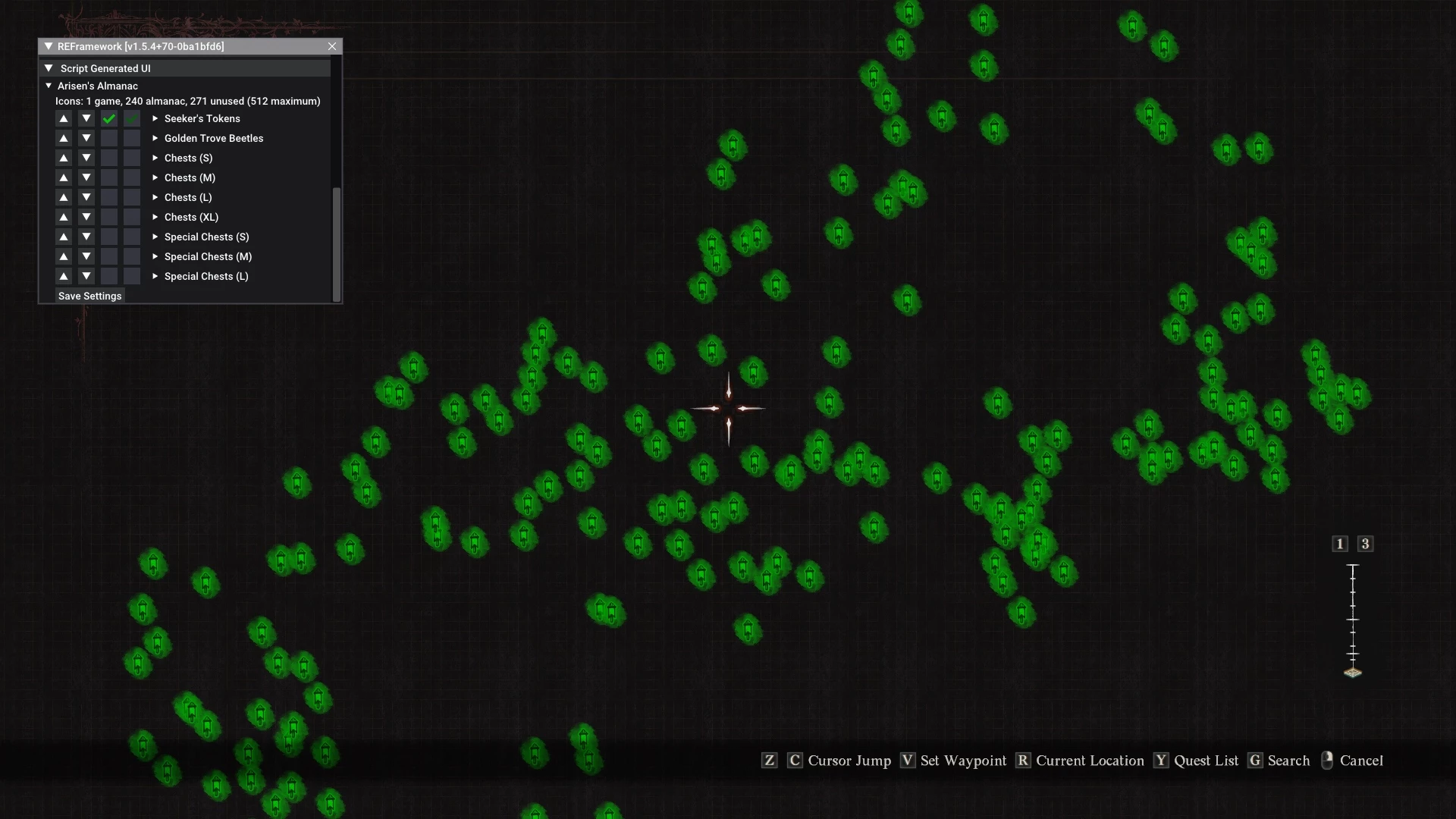Close the REFramework overlay window
Viewport: 1456px width, 819px height.
pyautogui.click(x=332, y=46)
